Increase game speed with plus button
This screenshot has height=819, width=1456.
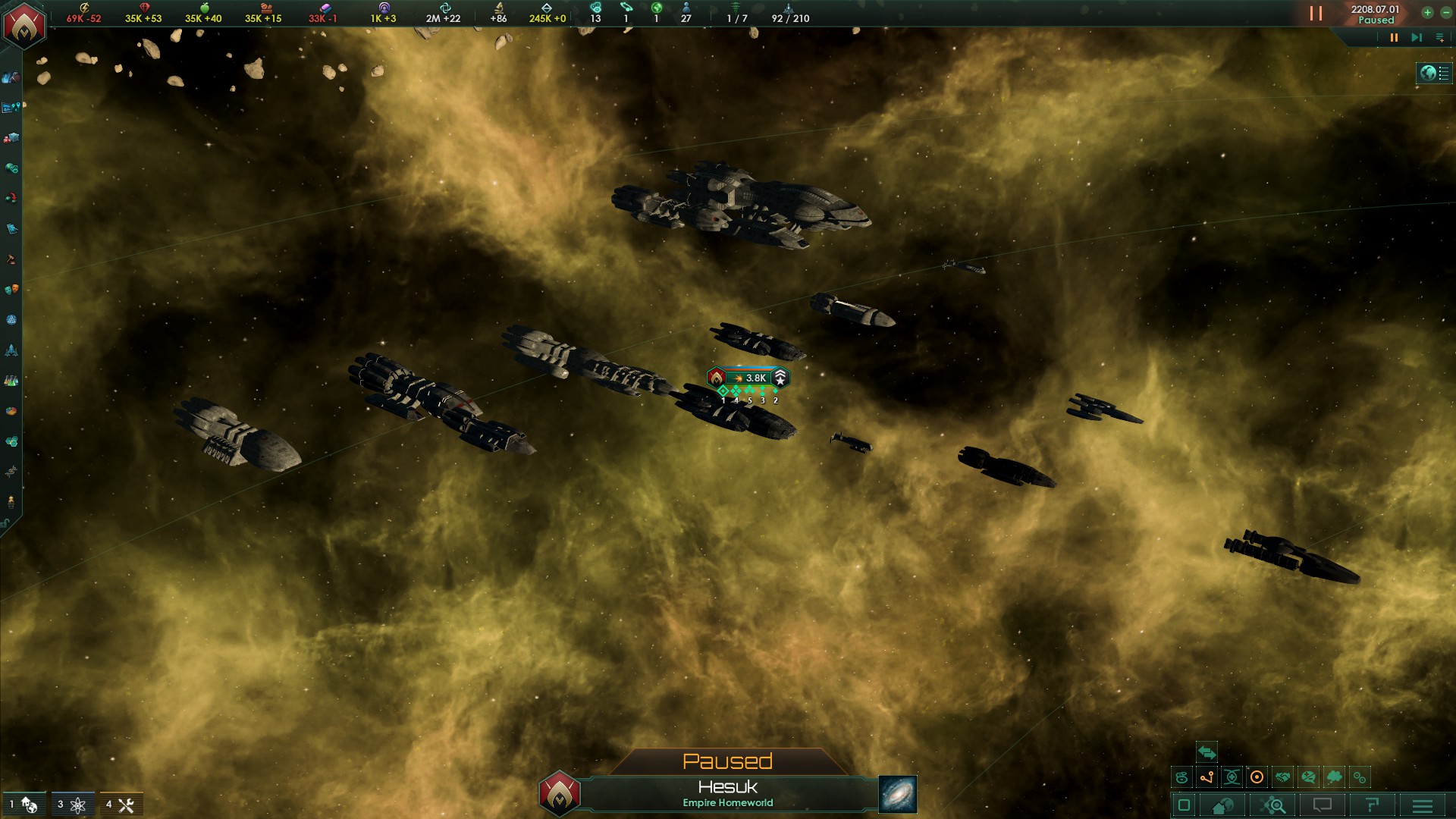pyautogui.click(x=1427, y=12)
